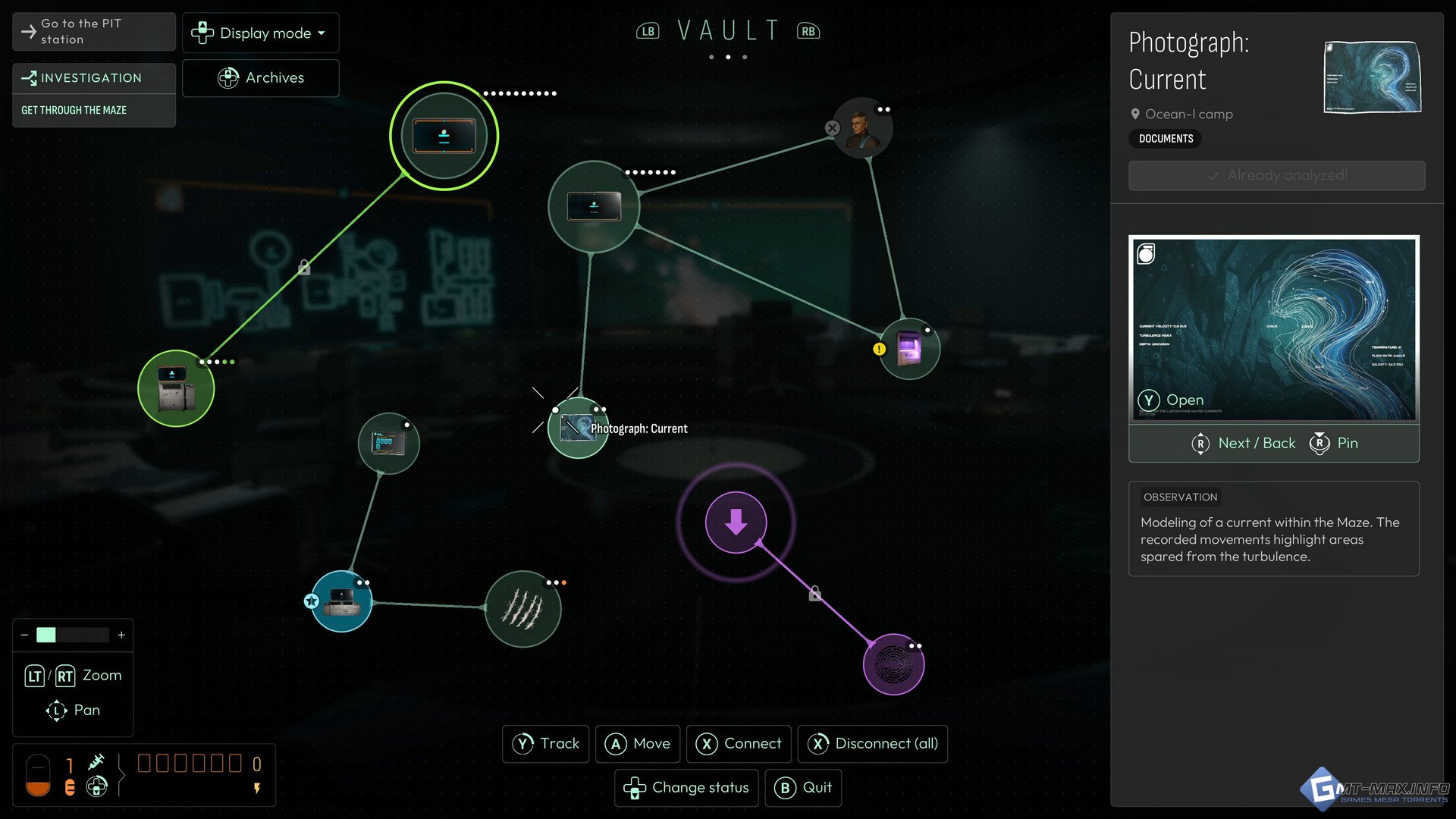Select the character portrait node
This screenshot has width=1456, height=819.
click(x=862, y=127)
